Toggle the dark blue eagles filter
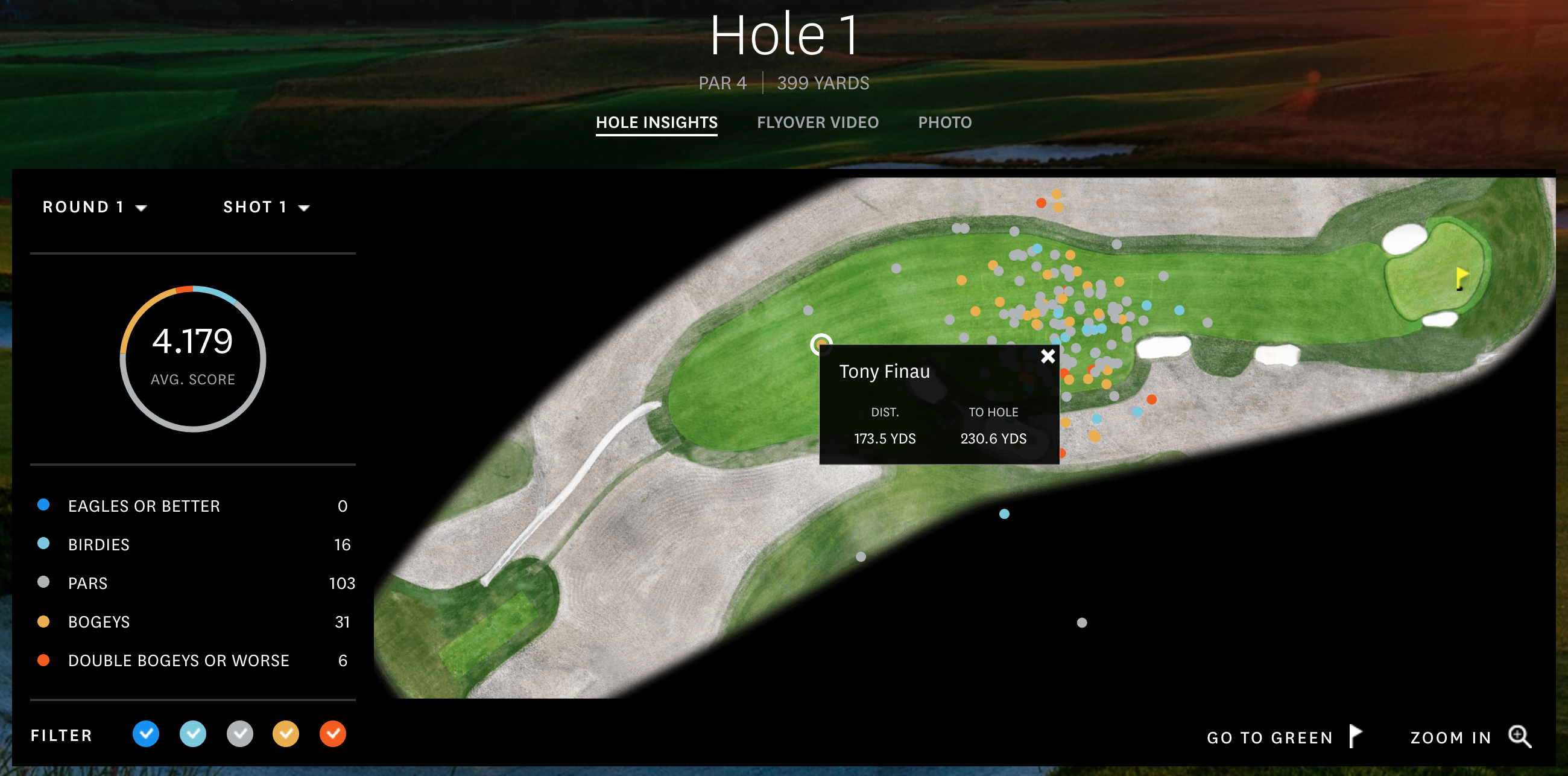Viewport: 1568px width, 776px height. (x=146, y=734)
